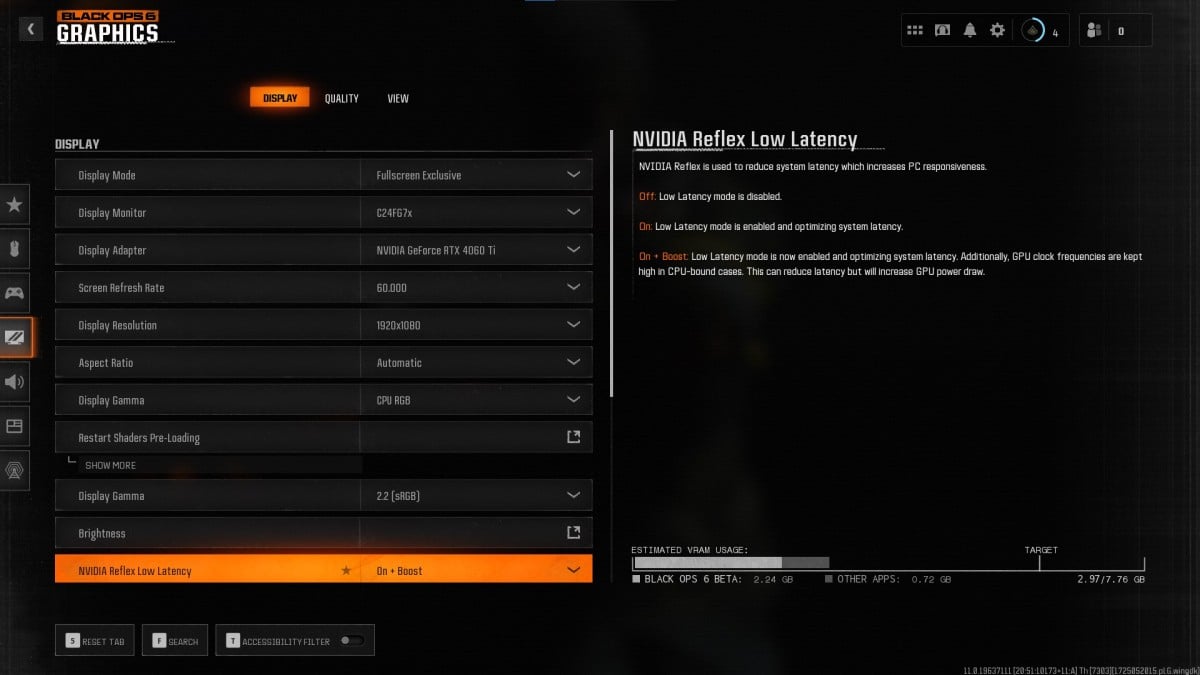Image resolution: width=1200 pixels, height=675 pixels.
Task: Toggle the Accessibility Filter switch
Action: tap(351, 641)
